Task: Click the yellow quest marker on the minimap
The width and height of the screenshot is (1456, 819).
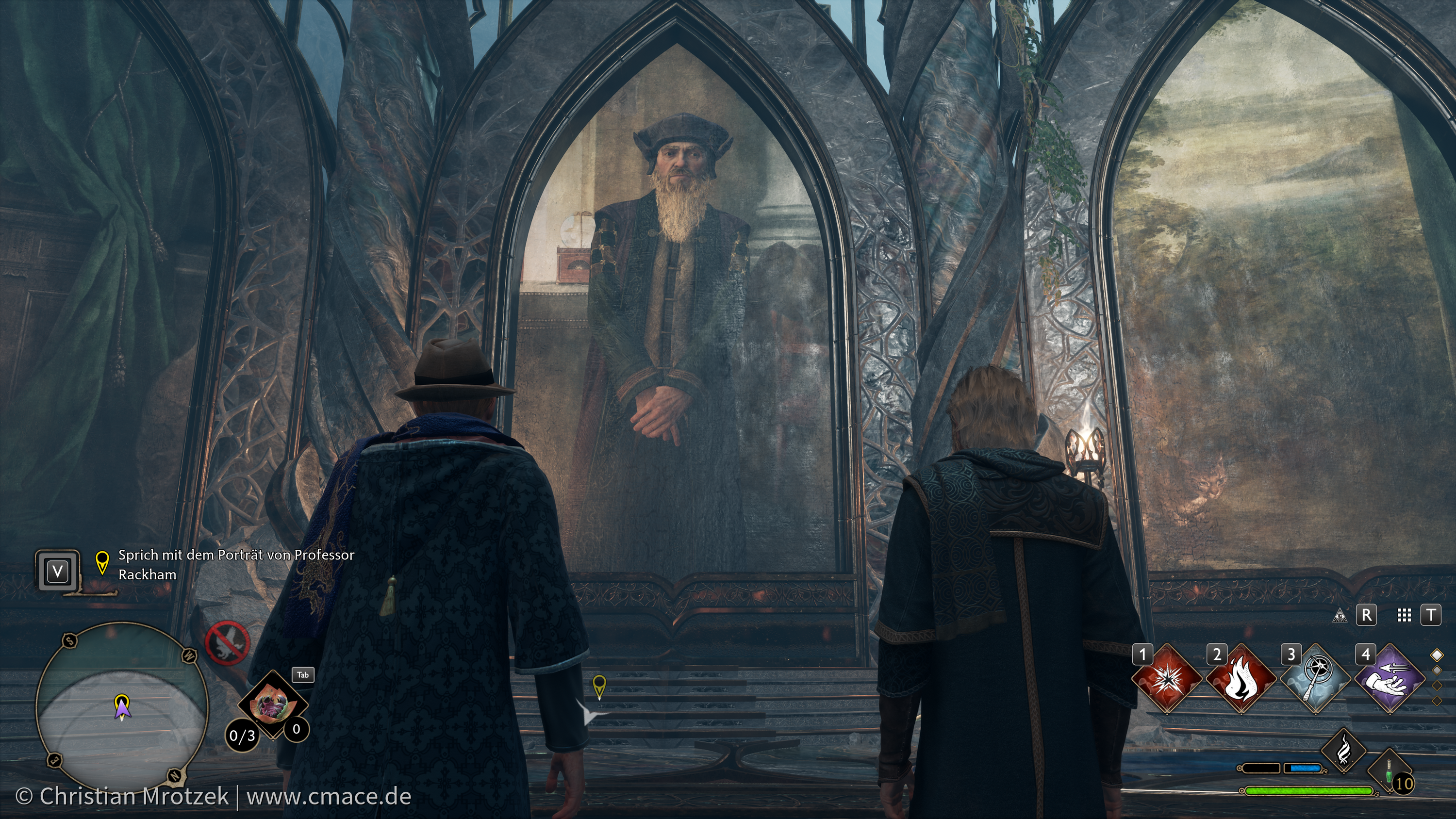Action: coord(121,704)
